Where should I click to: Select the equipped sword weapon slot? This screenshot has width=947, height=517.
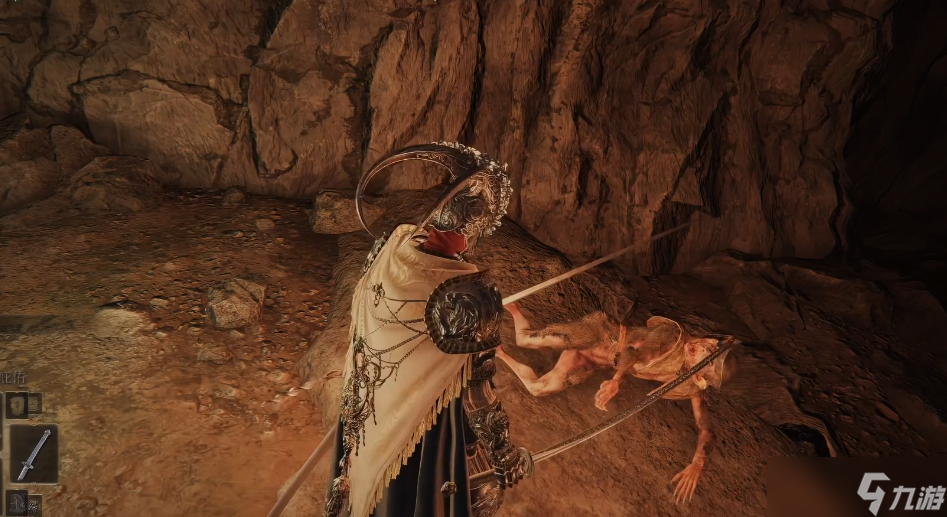coord(33,453)
